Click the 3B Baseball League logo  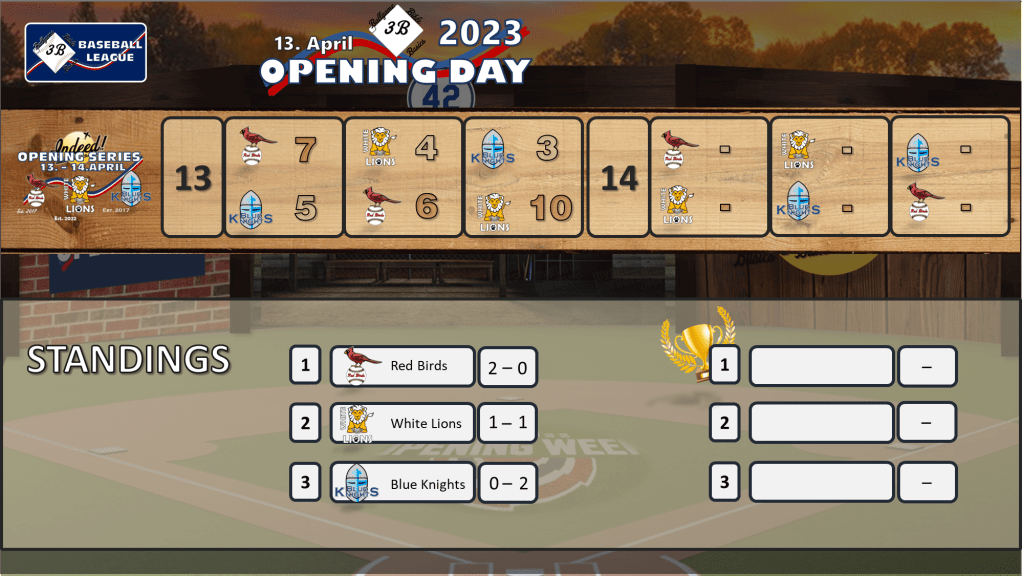tap(86, 52)
